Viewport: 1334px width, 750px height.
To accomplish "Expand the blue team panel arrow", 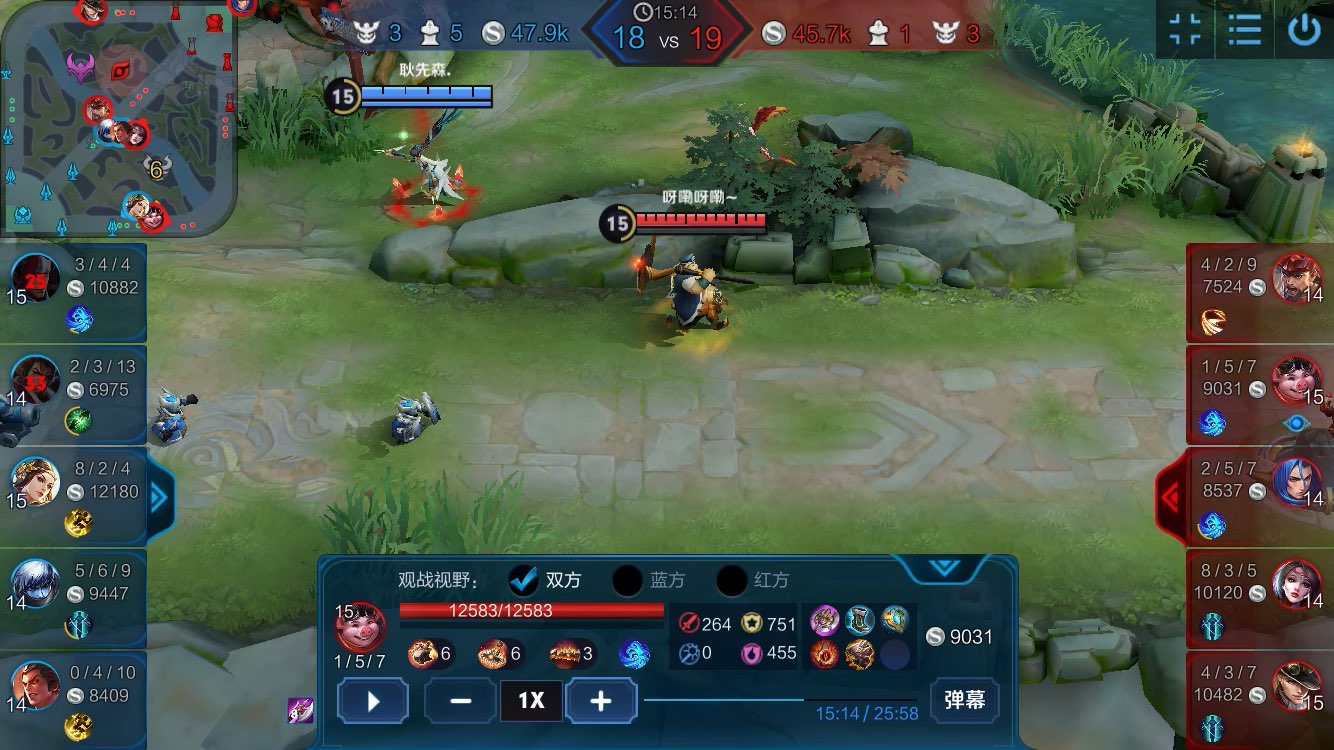I will [x=159, y=497].
